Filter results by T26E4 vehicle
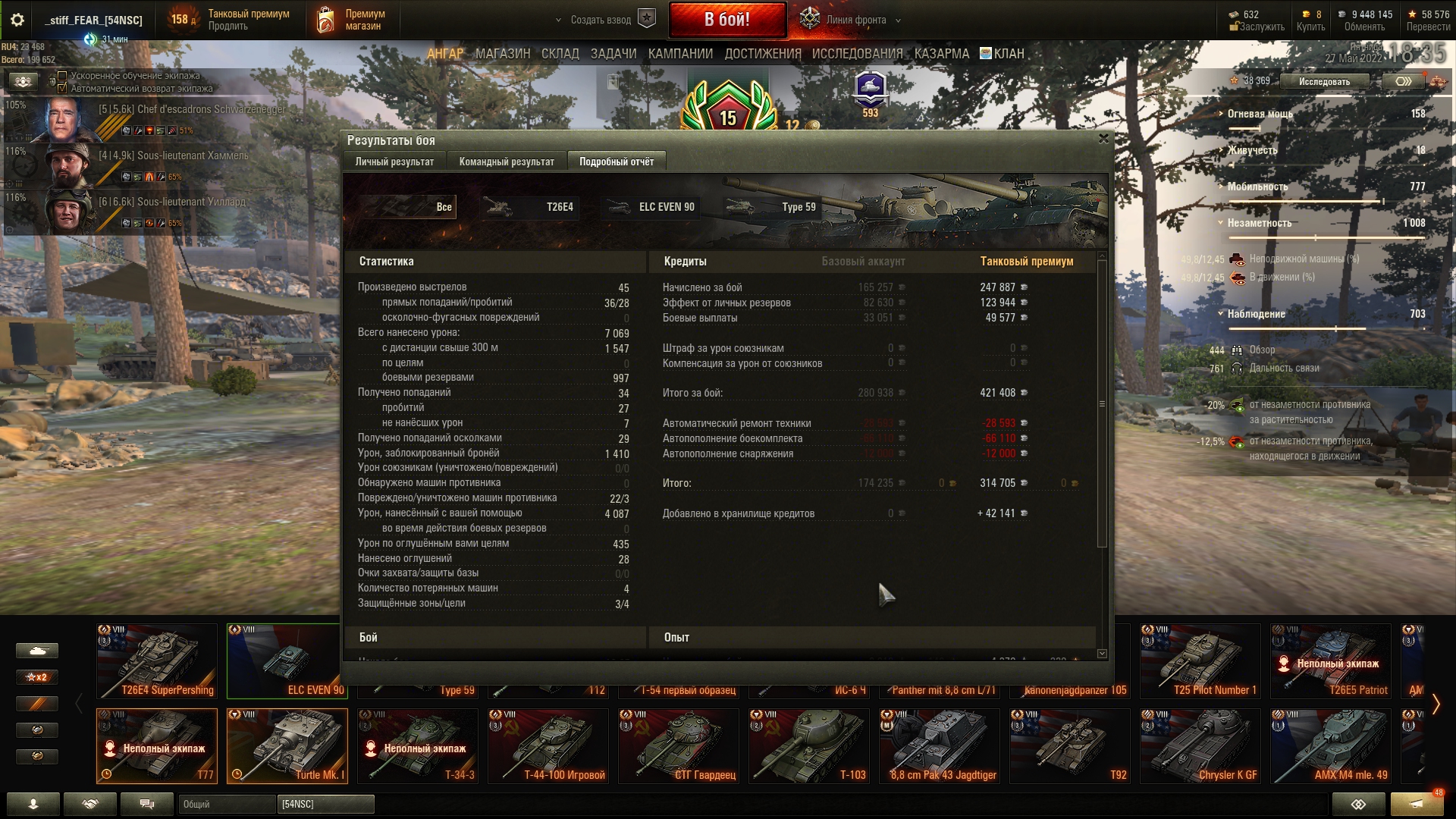Viewport: 1456px width, 819px height. point(530,207)
